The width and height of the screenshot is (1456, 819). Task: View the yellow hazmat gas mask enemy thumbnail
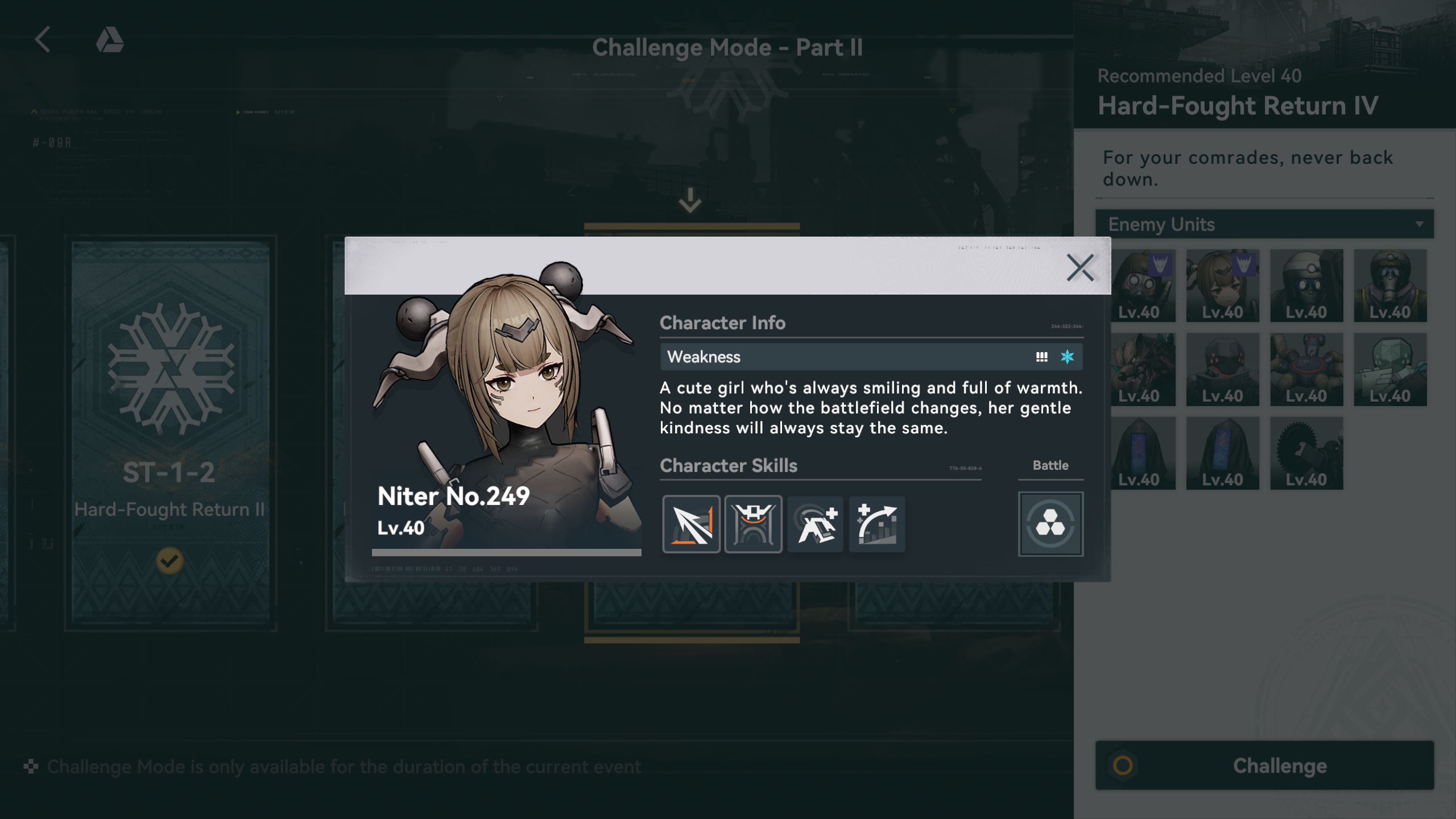[1389, 286]
